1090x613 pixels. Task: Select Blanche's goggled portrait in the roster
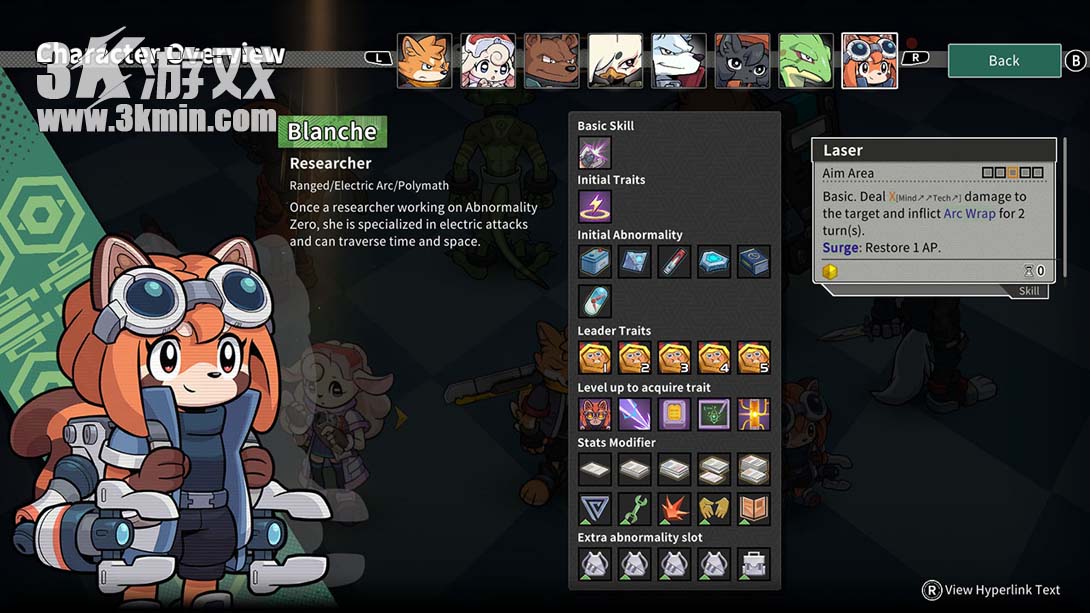coord(869,61)
